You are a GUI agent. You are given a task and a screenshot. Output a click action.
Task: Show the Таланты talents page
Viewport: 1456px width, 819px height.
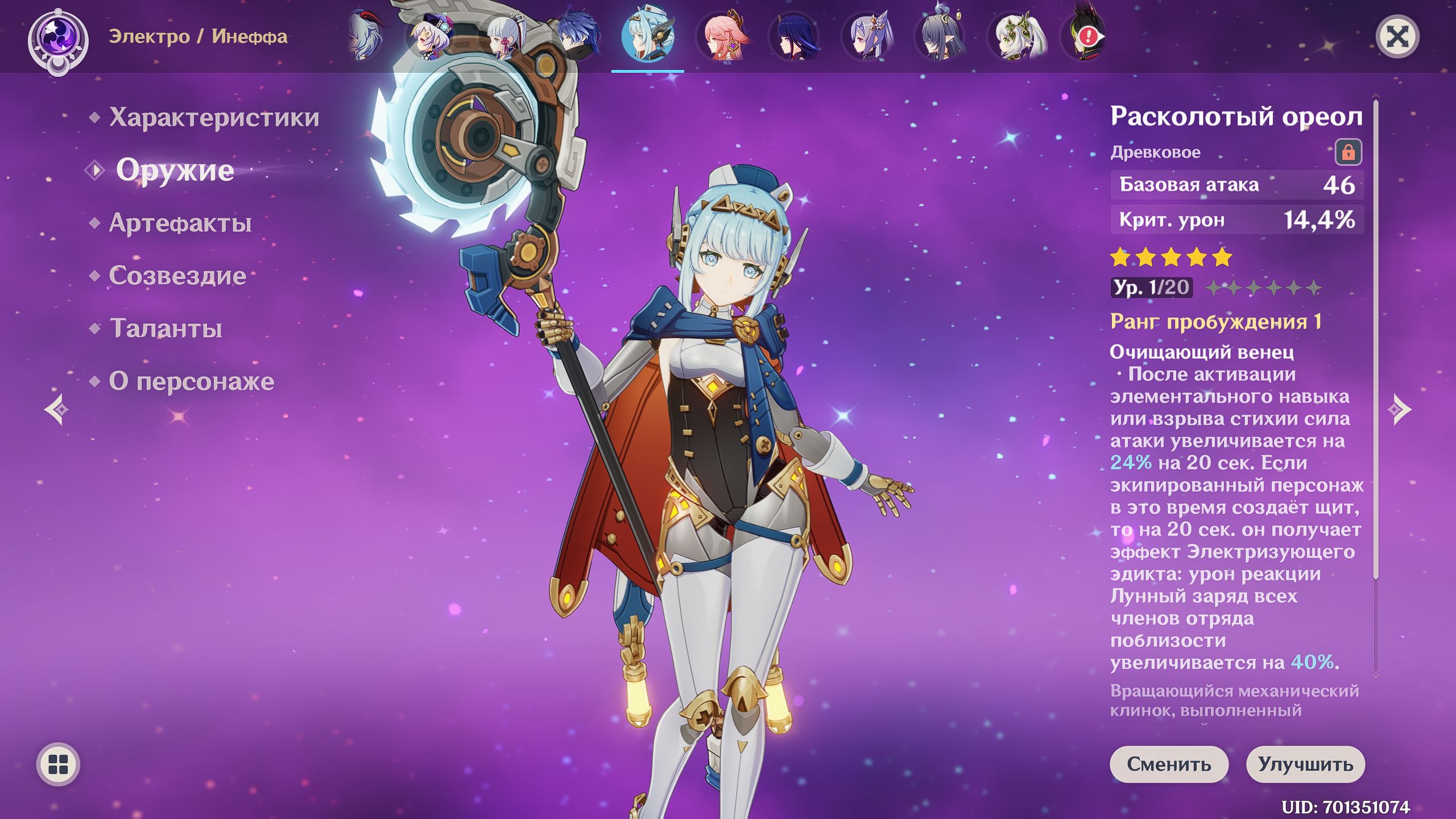[x=166, y=329]
